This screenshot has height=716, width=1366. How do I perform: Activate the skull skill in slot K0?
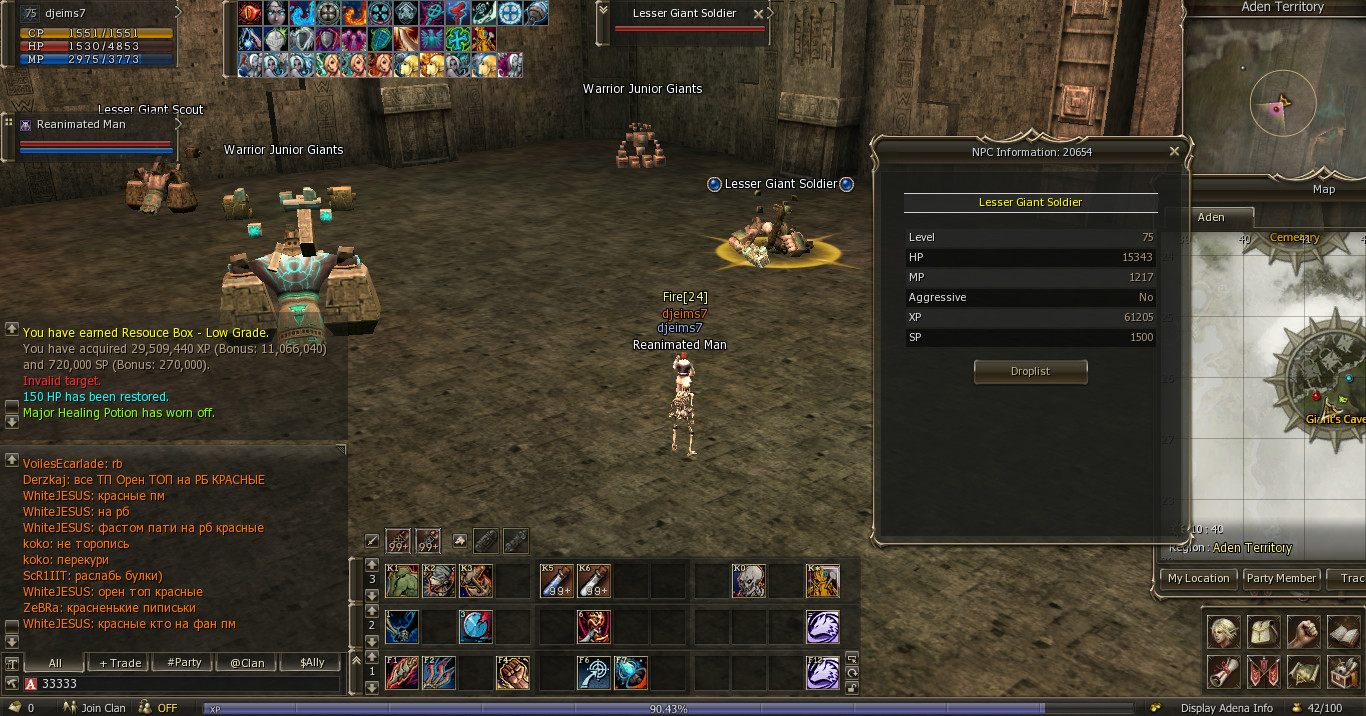748,581
